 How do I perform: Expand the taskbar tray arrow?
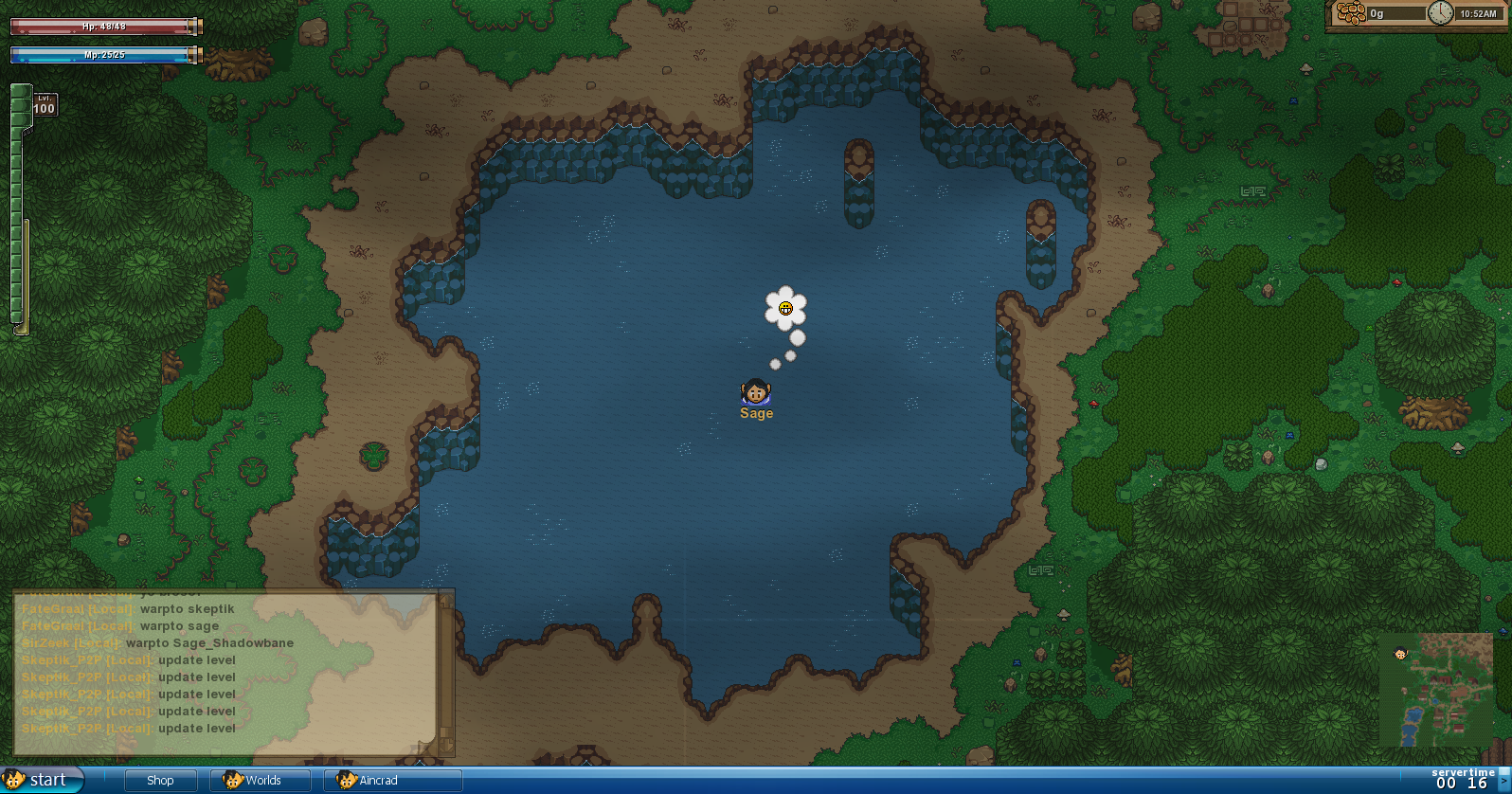pos(1504,781)
